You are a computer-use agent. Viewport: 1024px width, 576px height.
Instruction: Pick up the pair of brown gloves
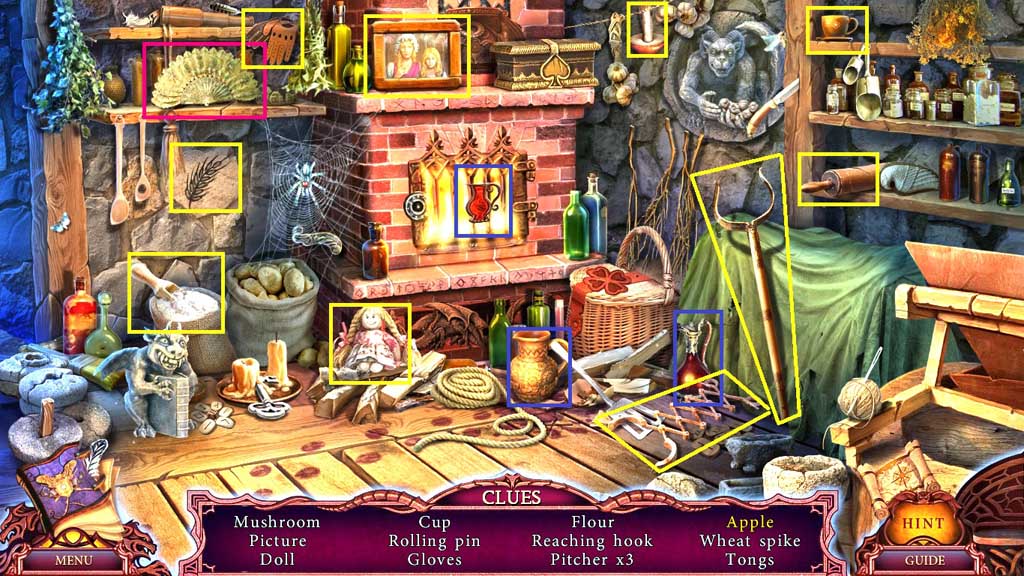[273, 39]
